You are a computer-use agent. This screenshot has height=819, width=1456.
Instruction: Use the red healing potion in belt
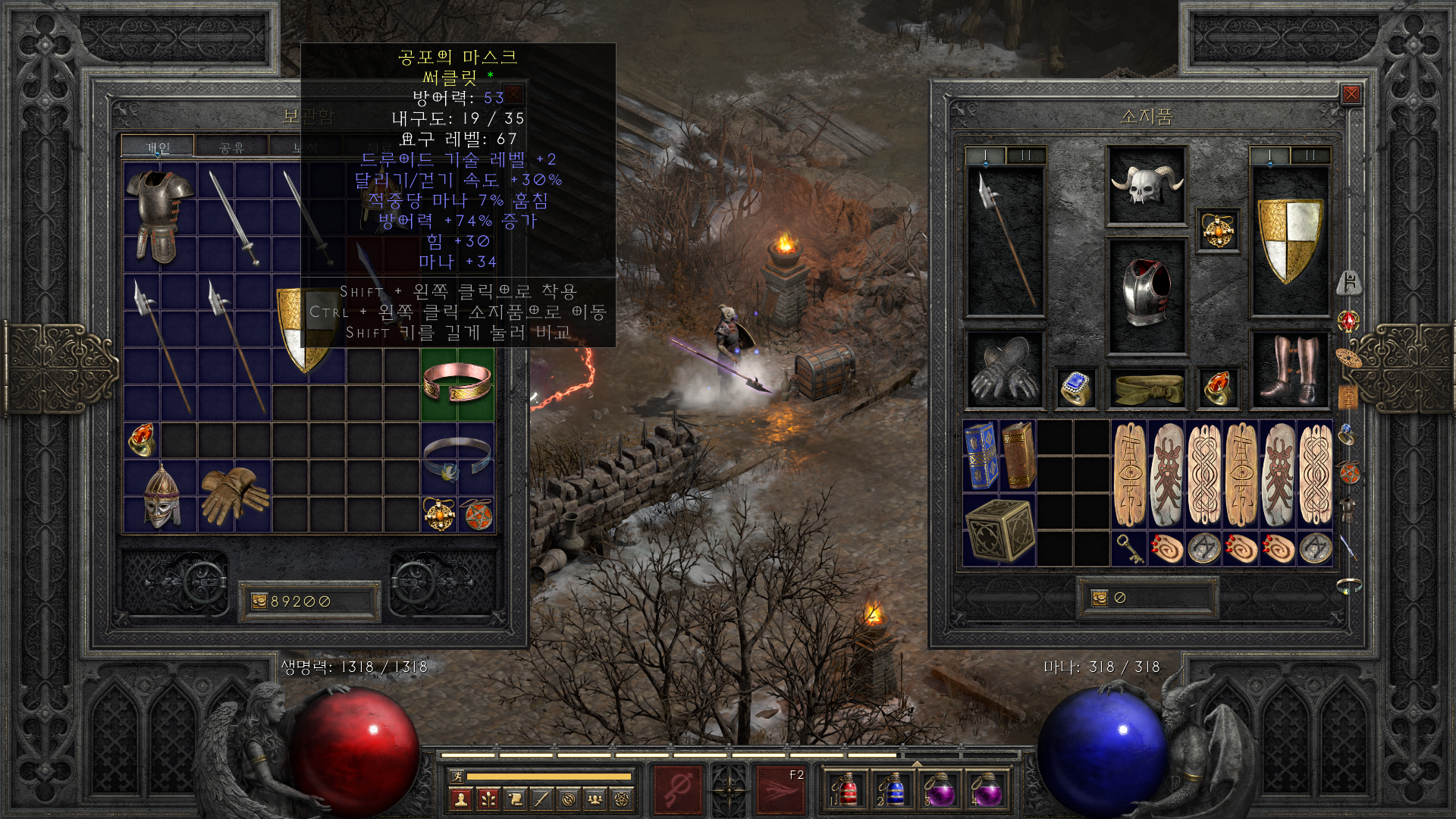[845, 790]
